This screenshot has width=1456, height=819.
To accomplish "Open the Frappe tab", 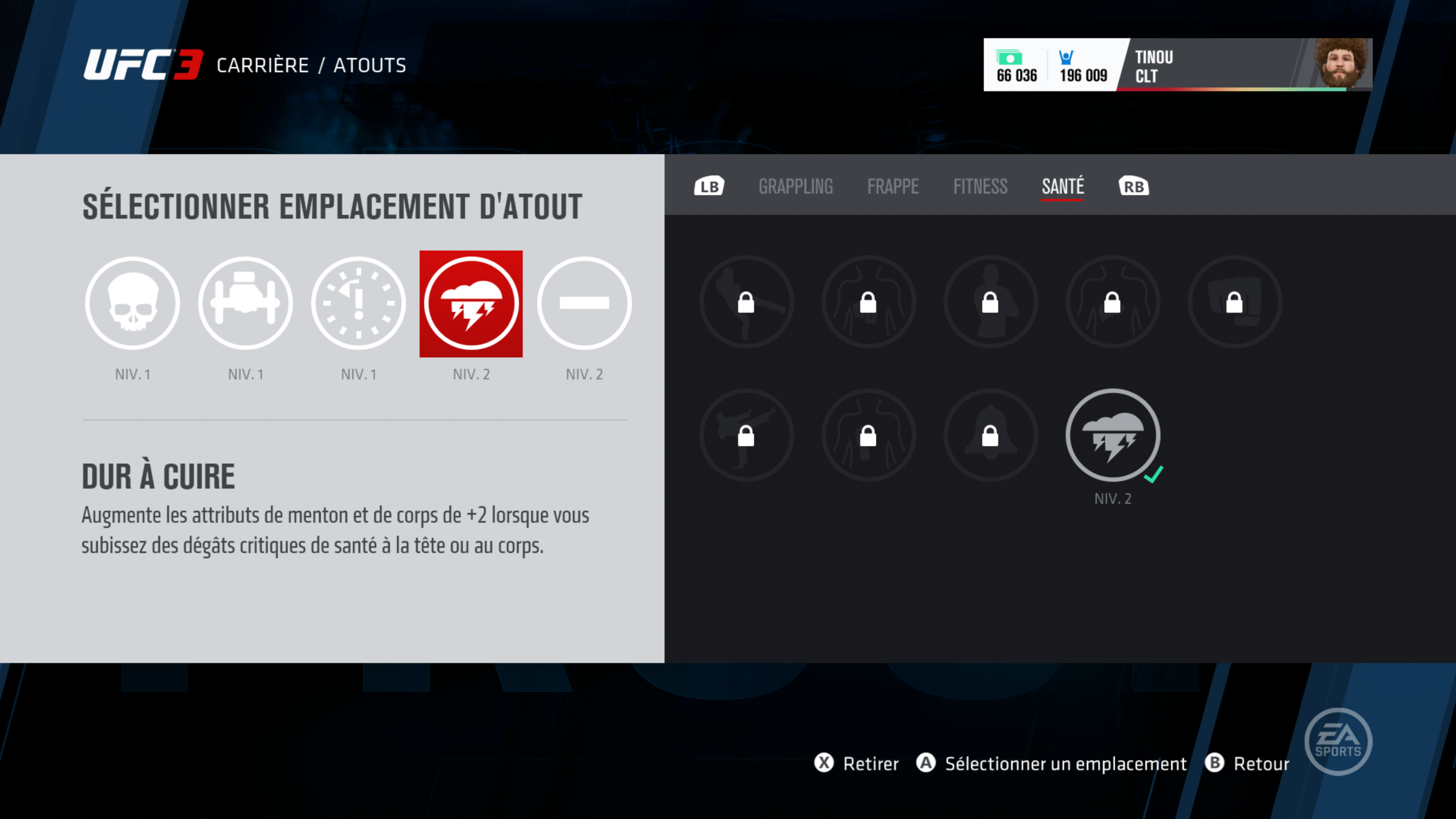I will (893, 187).
